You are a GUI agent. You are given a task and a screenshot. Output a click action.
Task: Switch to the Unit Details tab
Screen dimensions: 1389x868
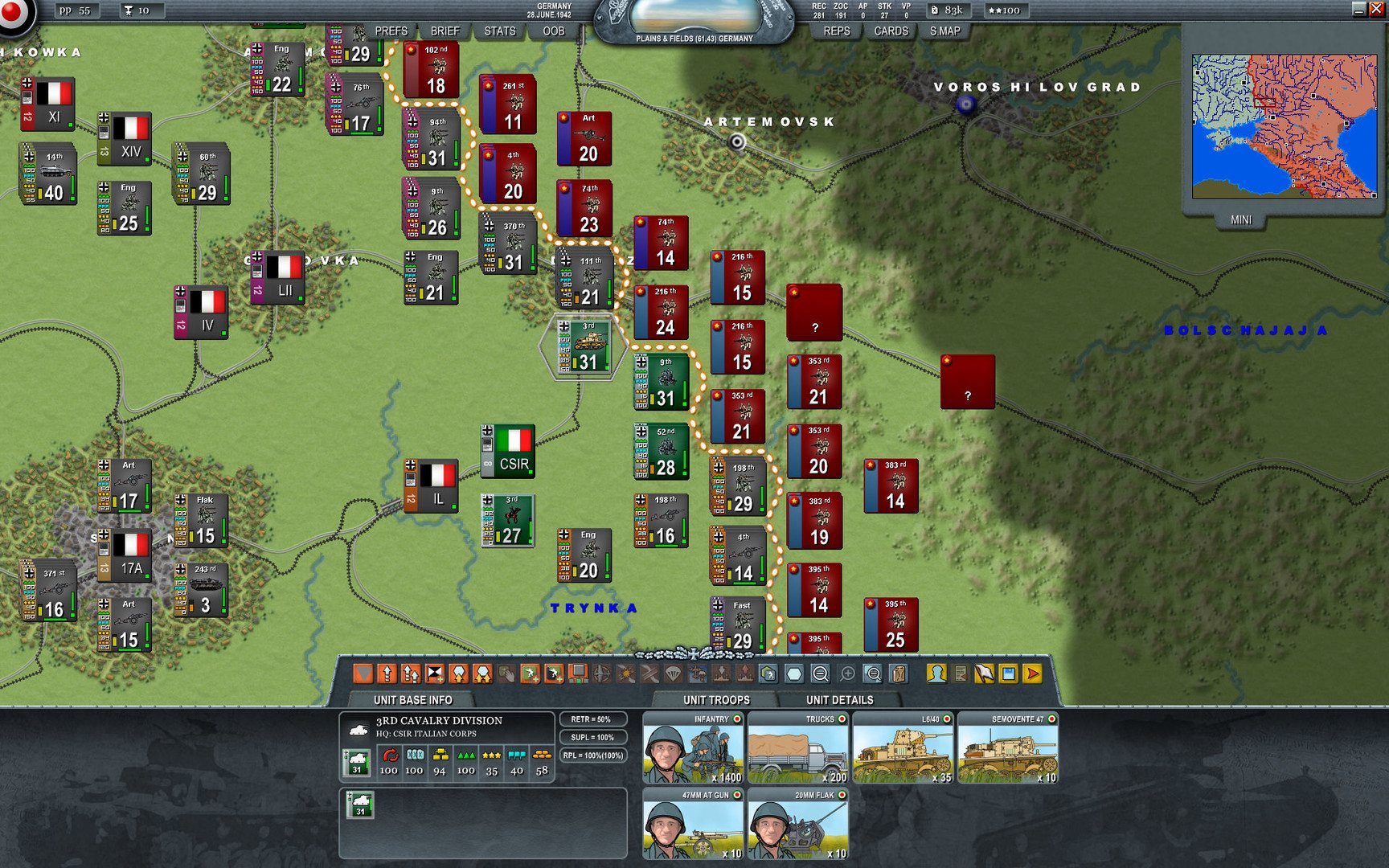tap(839, 700)
